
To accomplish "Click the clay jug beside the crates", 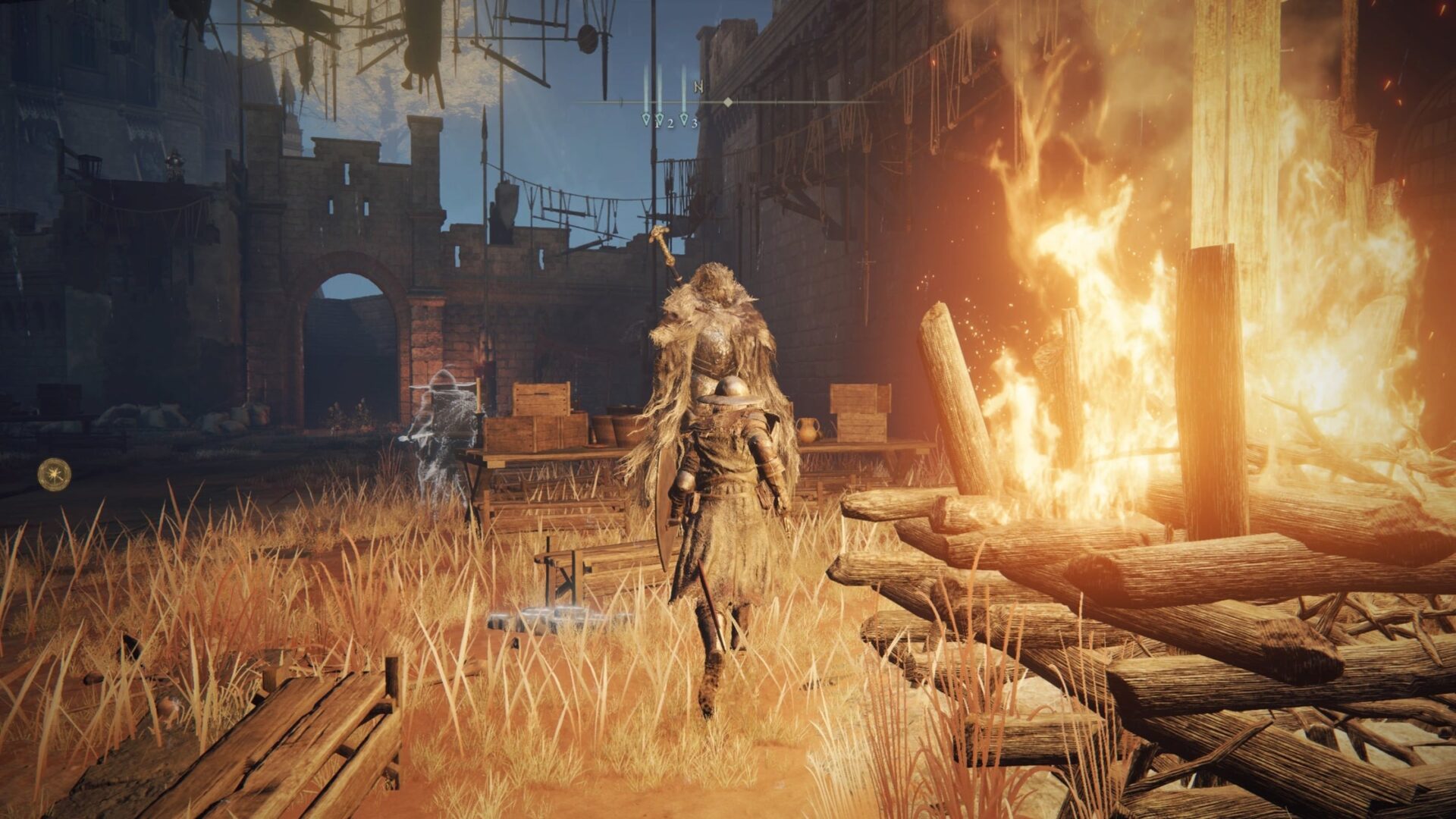I will 808,431.
